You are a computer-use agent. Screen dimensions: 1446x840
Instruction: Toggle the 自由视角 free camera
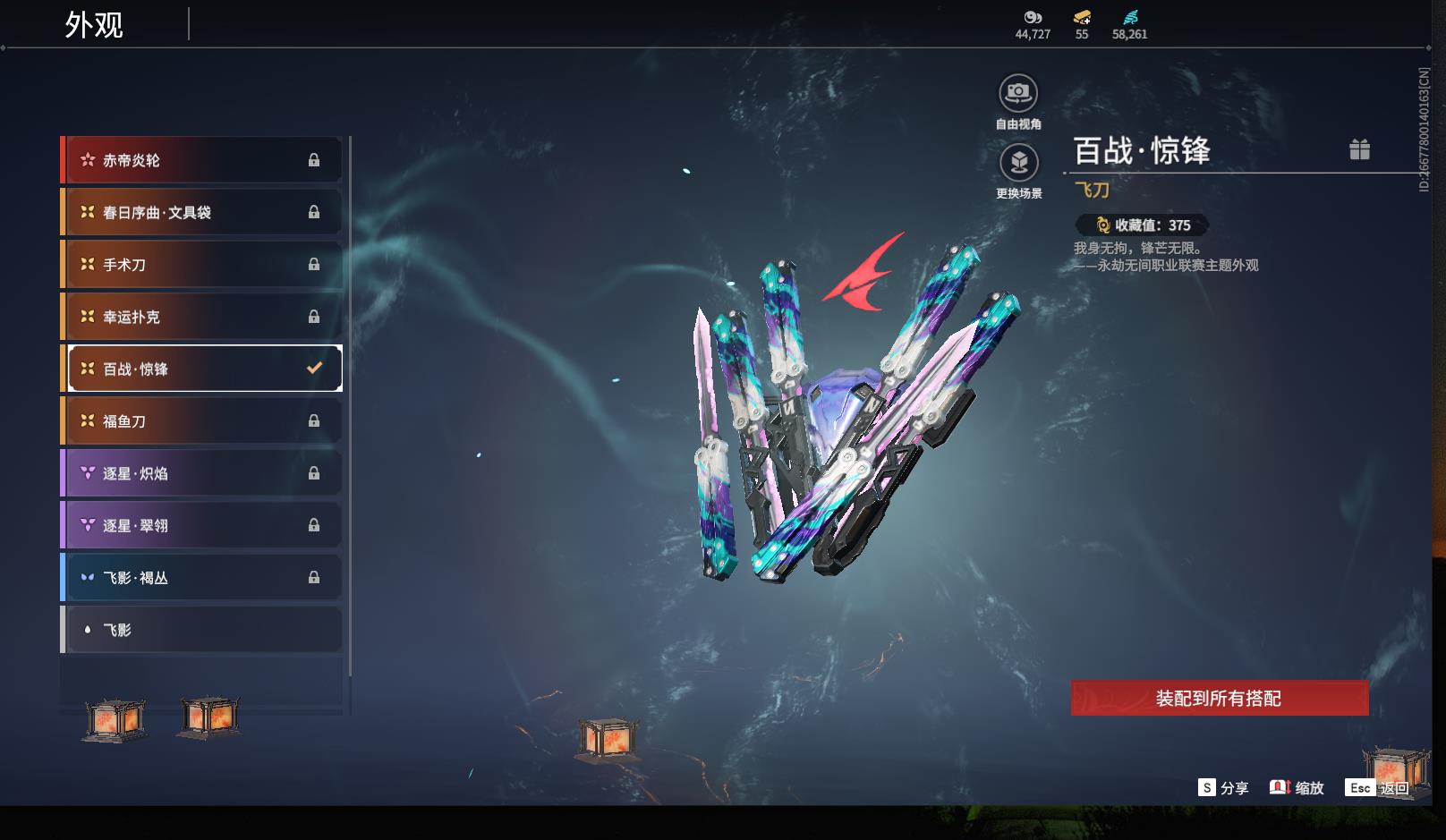1018,93
